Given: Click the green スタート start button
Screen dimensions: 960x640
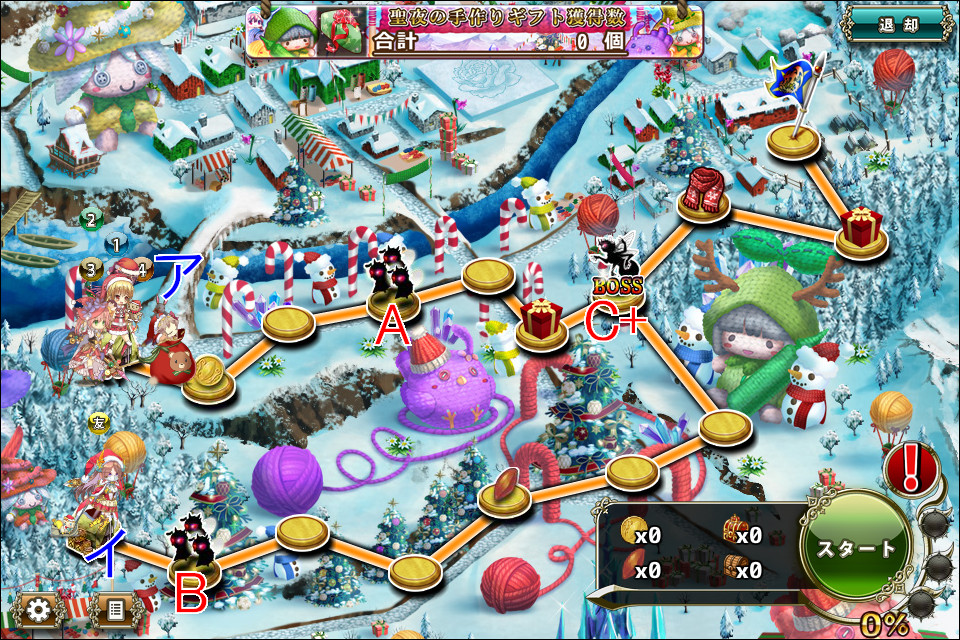Looking at the screenshot, I should (x=857, y=549).
